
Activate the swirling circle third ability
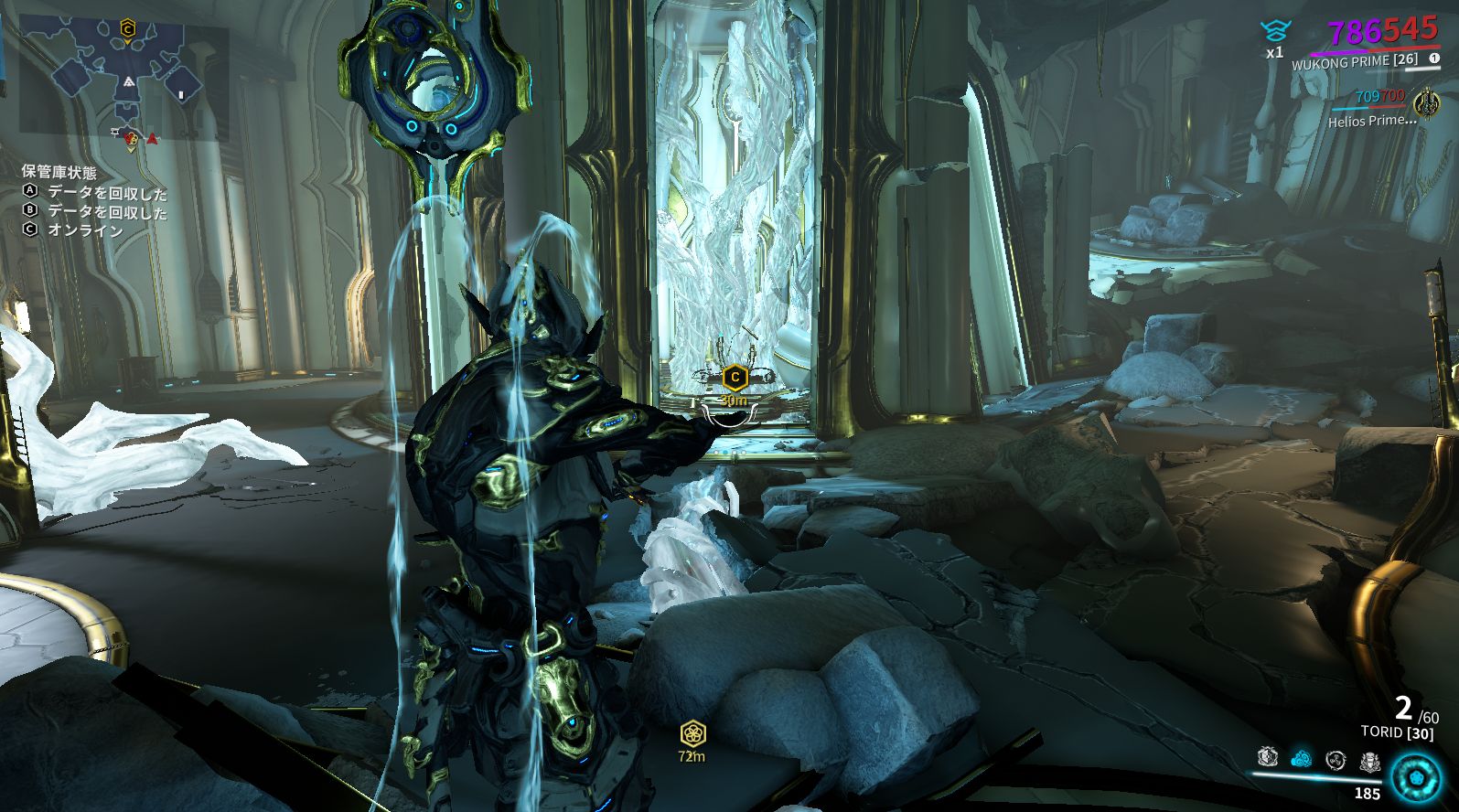tap(1336, 759)
